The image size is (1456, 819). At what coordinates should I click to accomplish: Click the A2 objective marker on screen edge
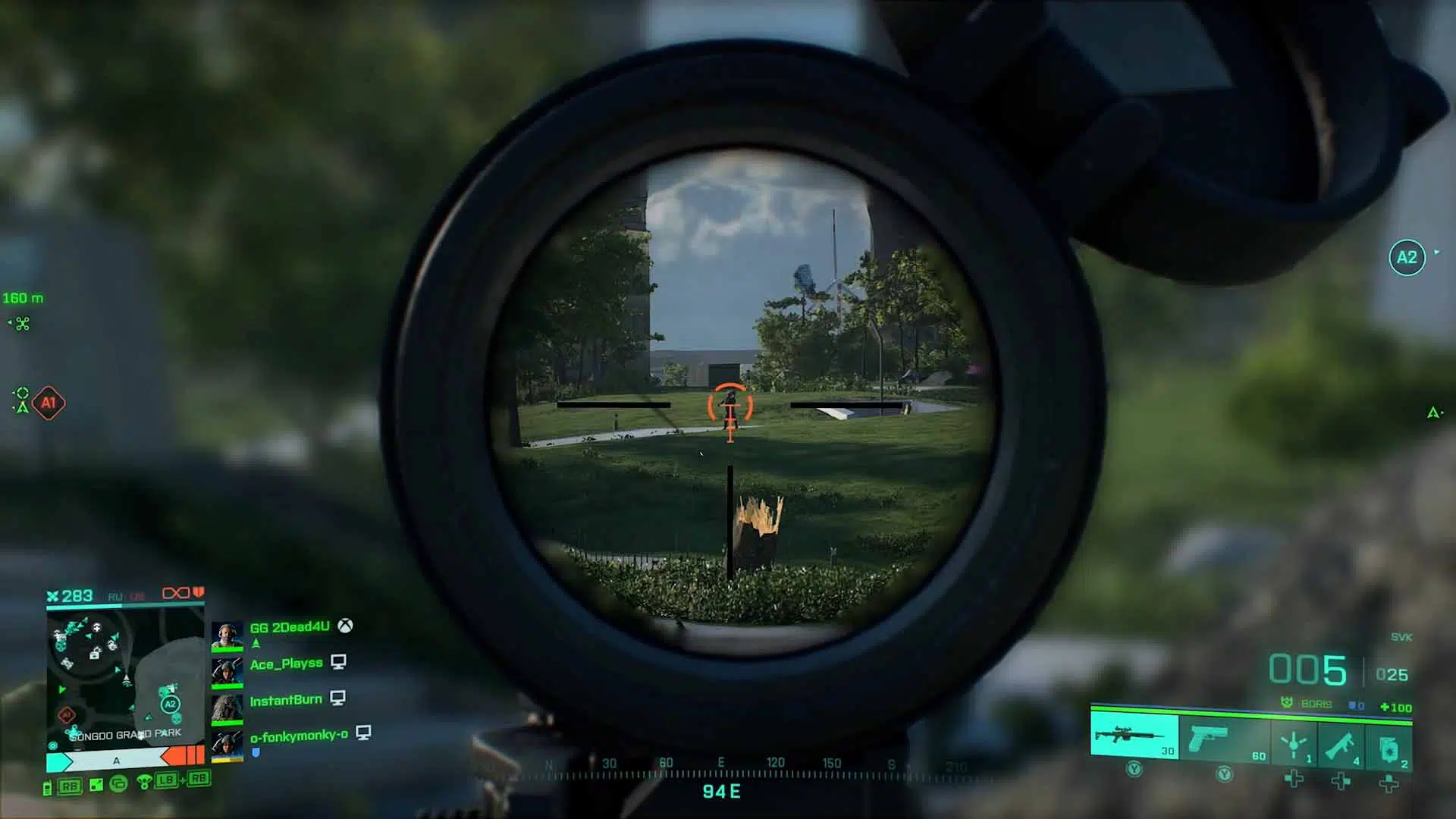1407,258
